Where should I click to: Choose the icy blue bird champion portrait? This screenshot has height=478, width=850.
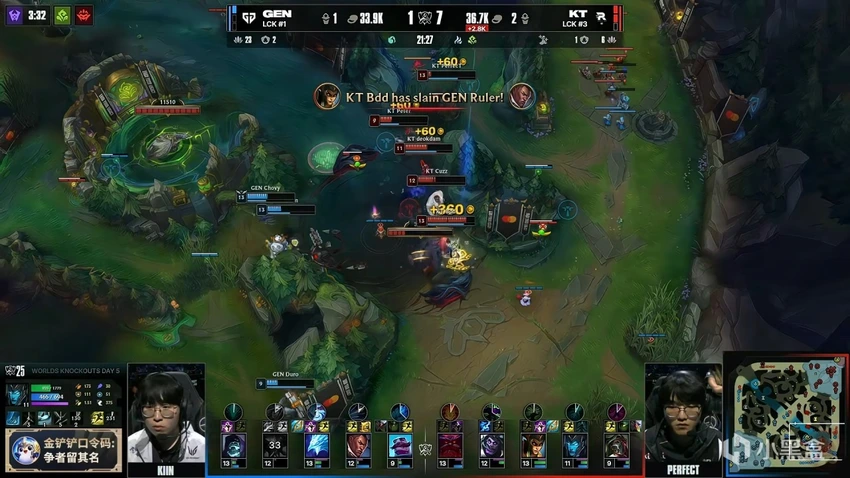(316, 445)
